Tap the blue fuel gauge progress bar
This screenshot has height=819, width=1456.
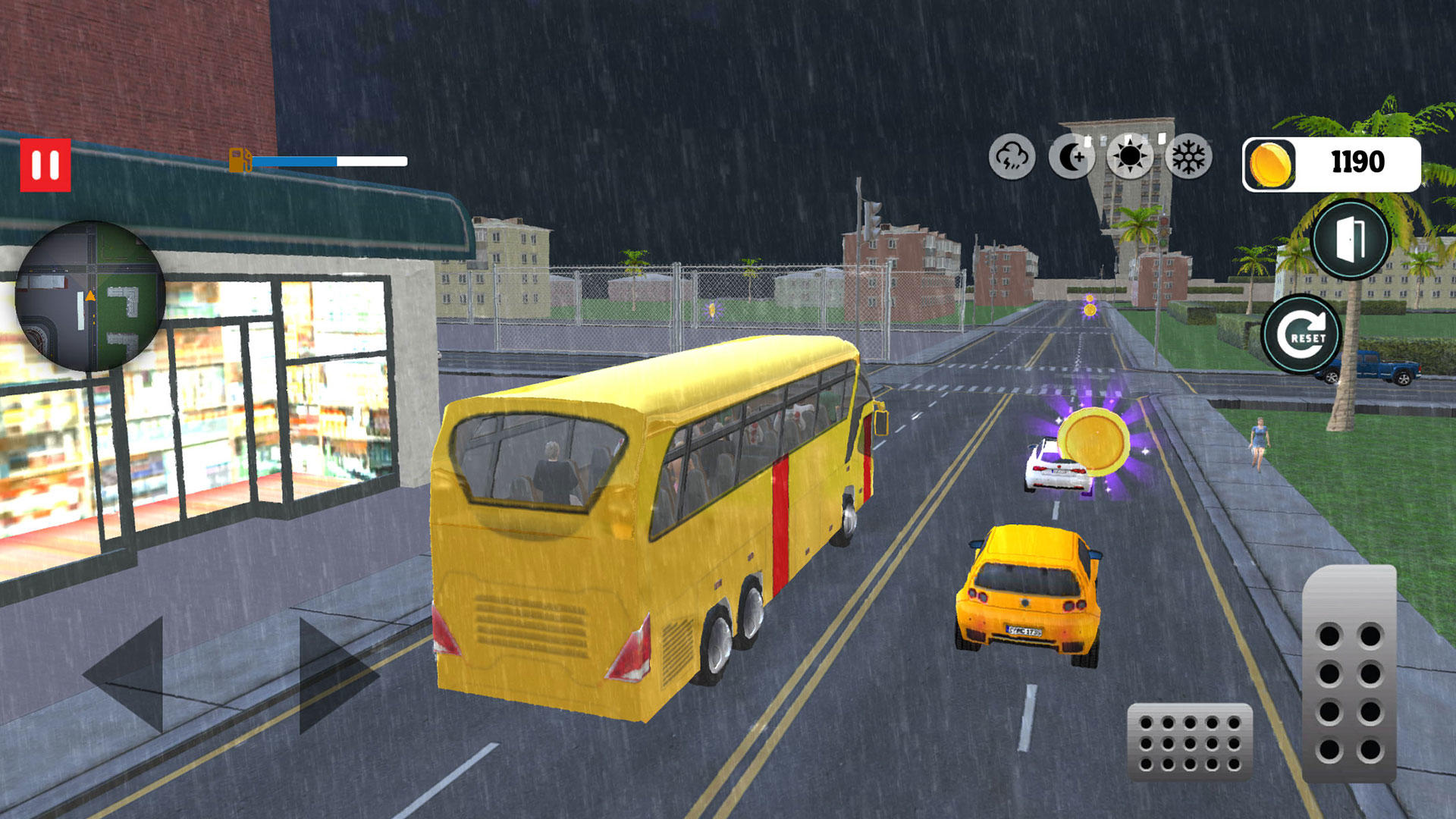click(296, 161)
